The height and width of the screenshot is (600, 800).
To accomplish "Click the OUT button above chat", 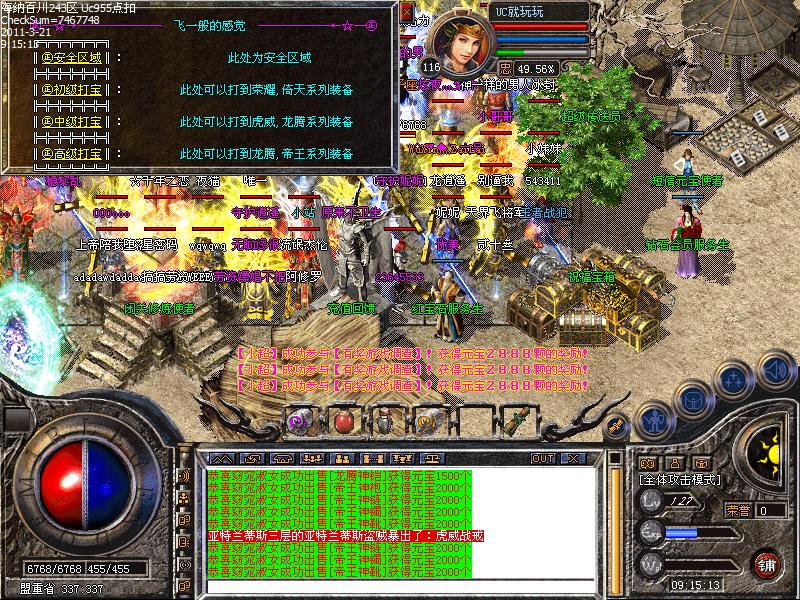I will point(542,458).
